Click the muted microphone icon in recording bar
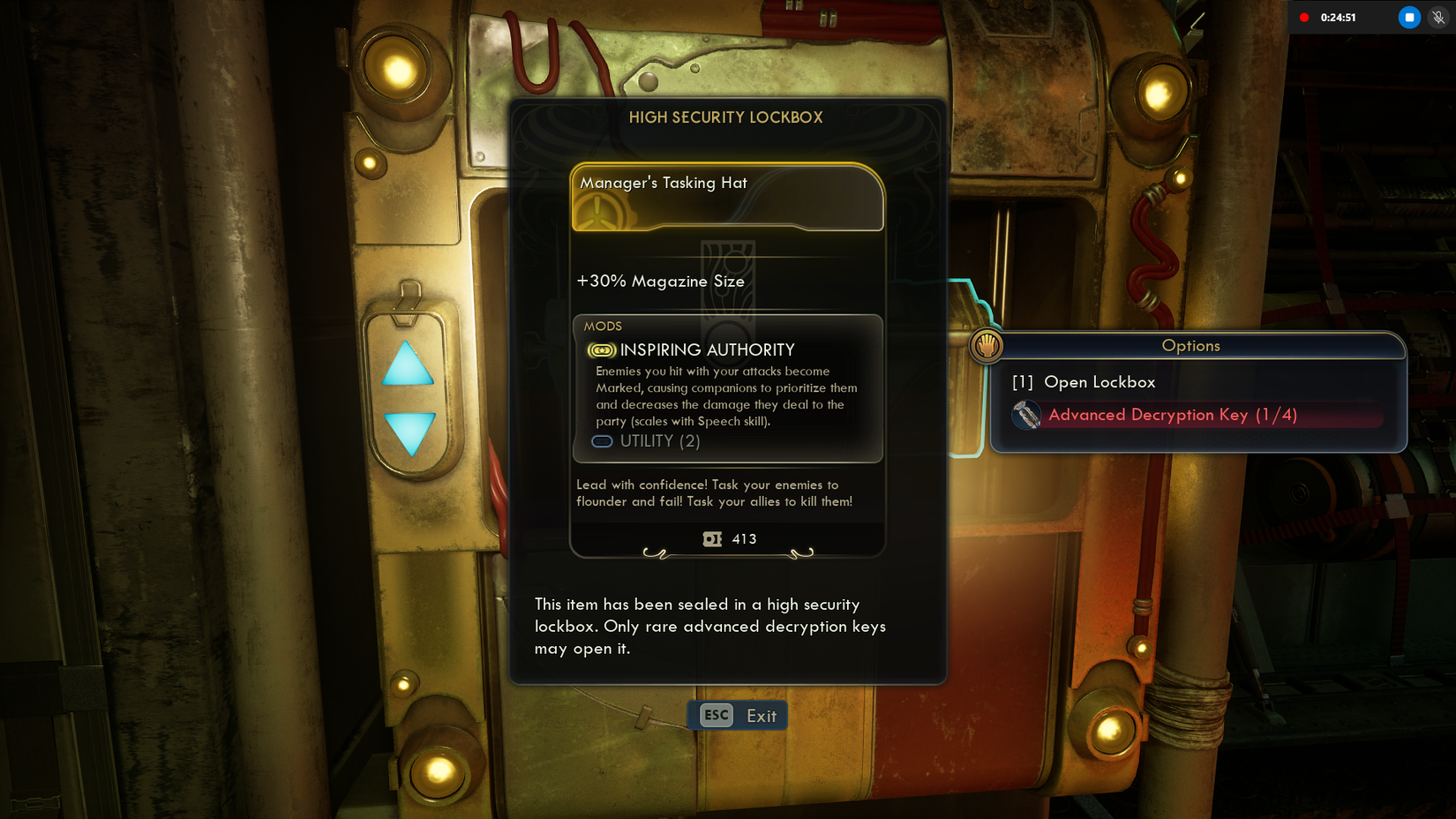Image resolution: width=1456 pixels, height=819 pixels. point(1437,17)
